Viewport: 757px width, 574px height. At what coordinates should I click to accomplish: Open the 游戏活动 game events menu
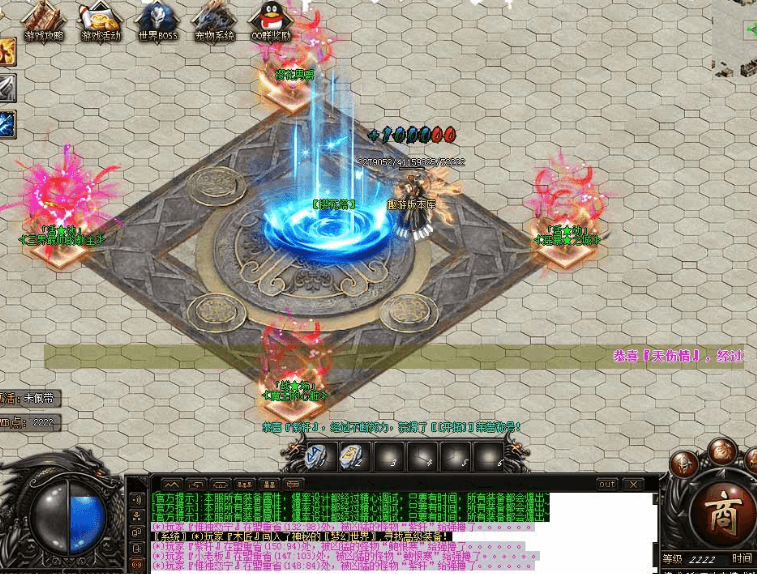coord(101,20)
